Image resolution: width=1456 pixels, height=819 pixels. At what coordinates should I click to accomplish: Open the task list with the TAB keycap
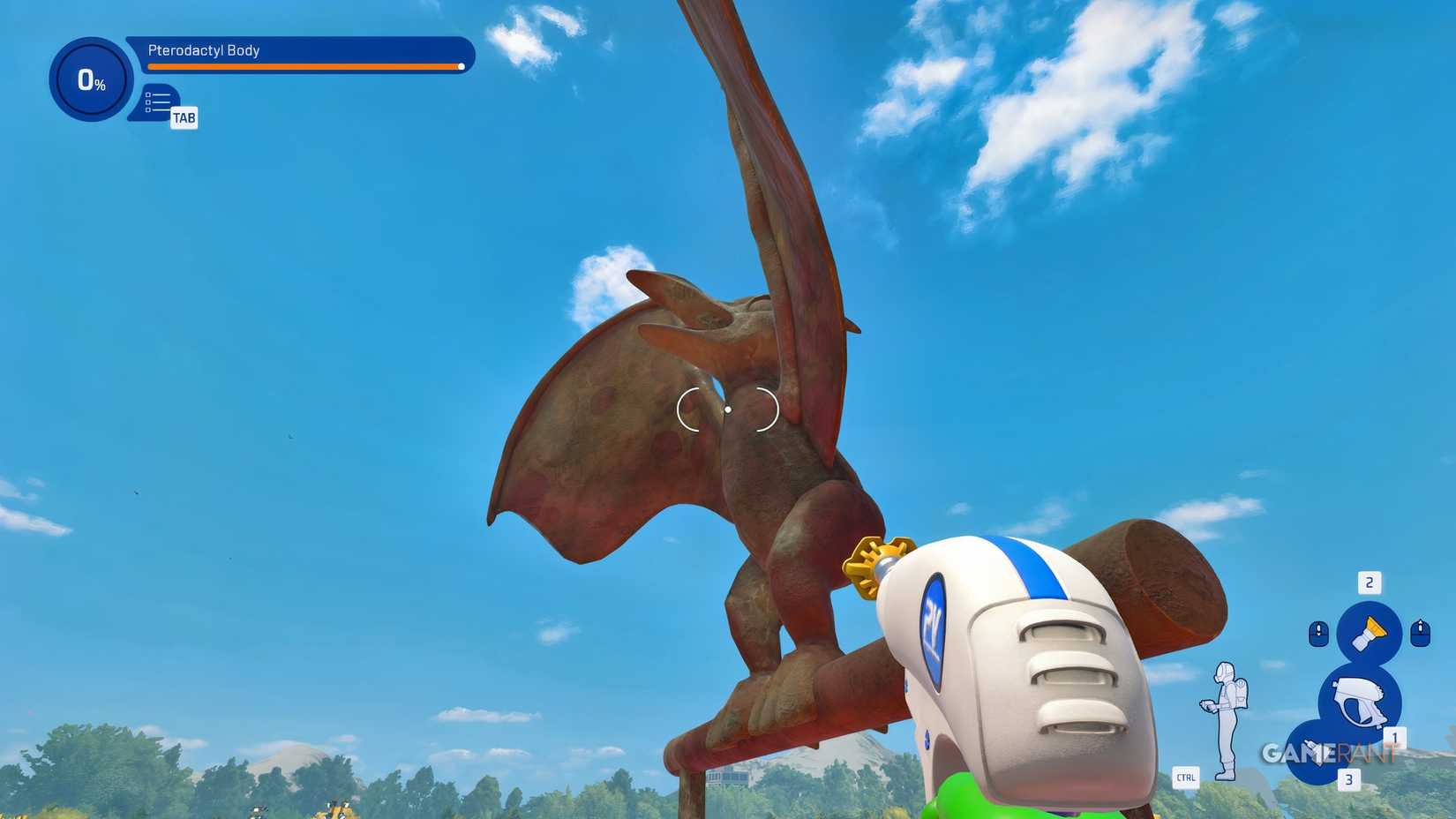tap(184, 116)
